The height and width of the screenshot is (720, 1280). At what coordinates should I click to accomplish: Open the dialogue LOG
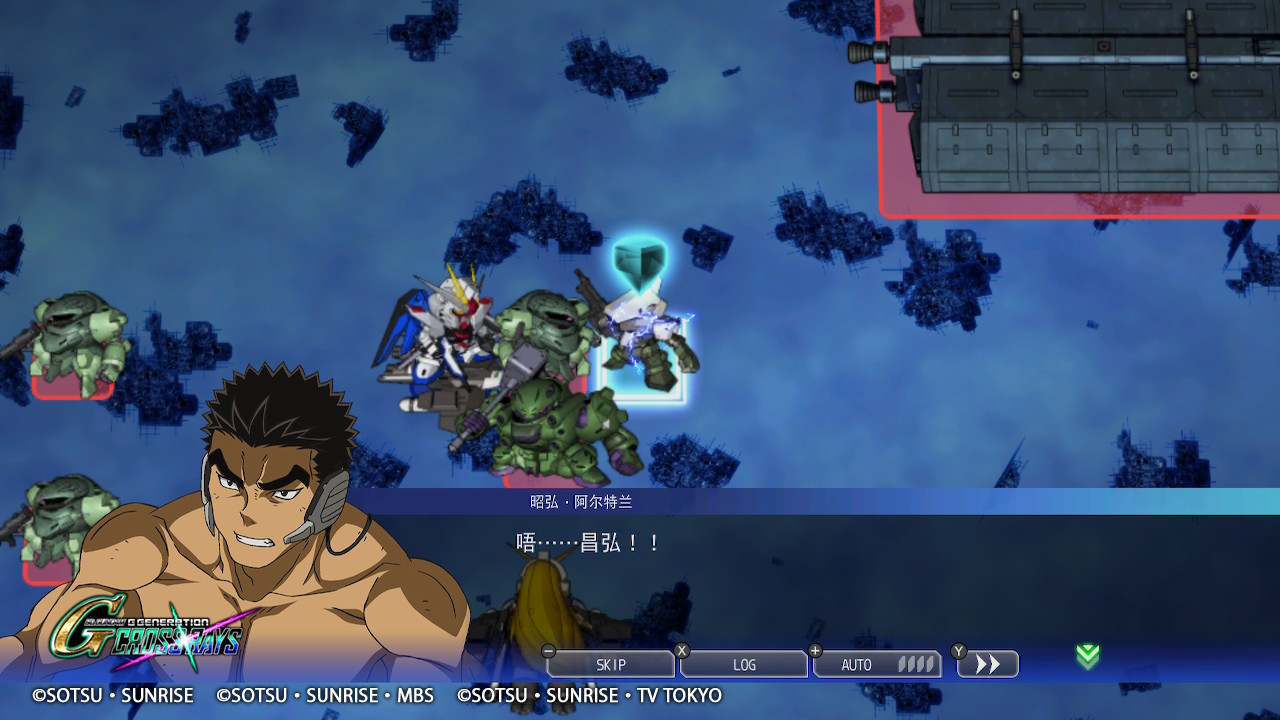click(x=744, y=665)
